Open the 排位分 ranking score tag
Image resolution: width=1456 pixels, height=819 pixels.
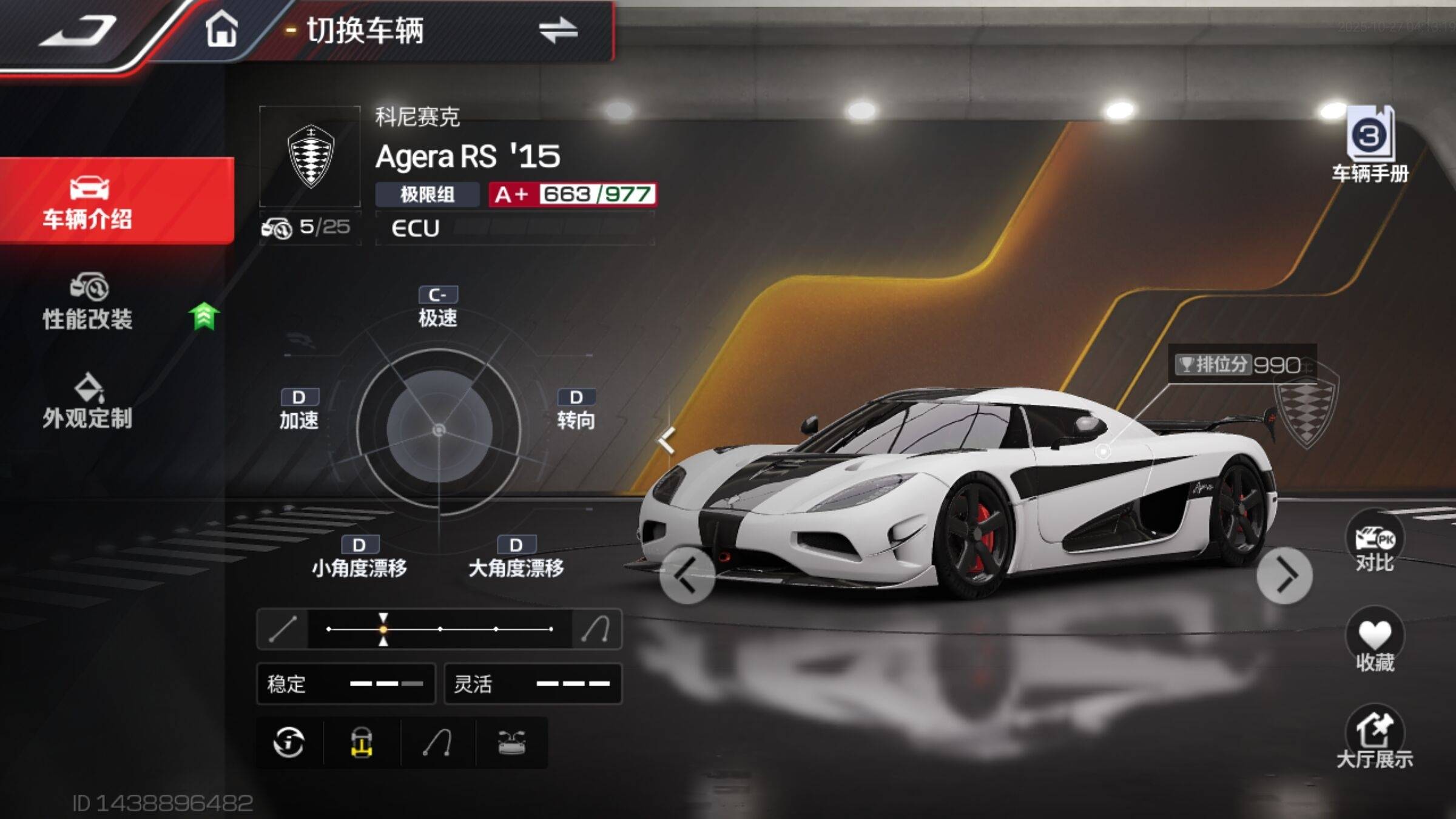(1241, 365)
